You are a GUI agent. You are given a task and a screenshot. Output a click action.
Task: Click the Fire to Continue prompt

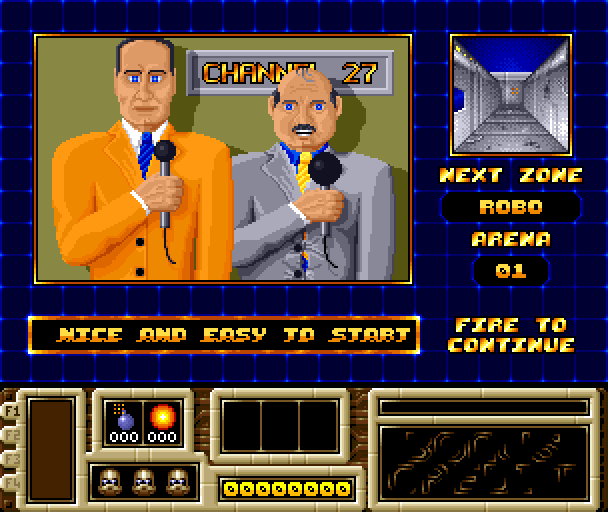click(511, 335)
